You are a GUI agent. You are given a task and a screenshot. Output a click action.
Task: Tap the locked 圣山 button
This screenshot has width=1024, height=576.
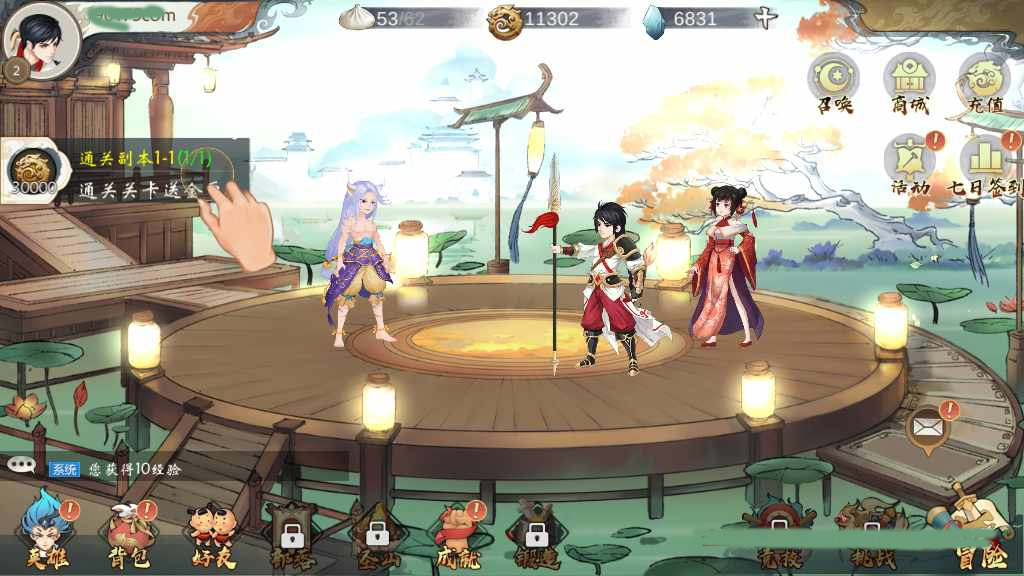(x=377, y=534)
